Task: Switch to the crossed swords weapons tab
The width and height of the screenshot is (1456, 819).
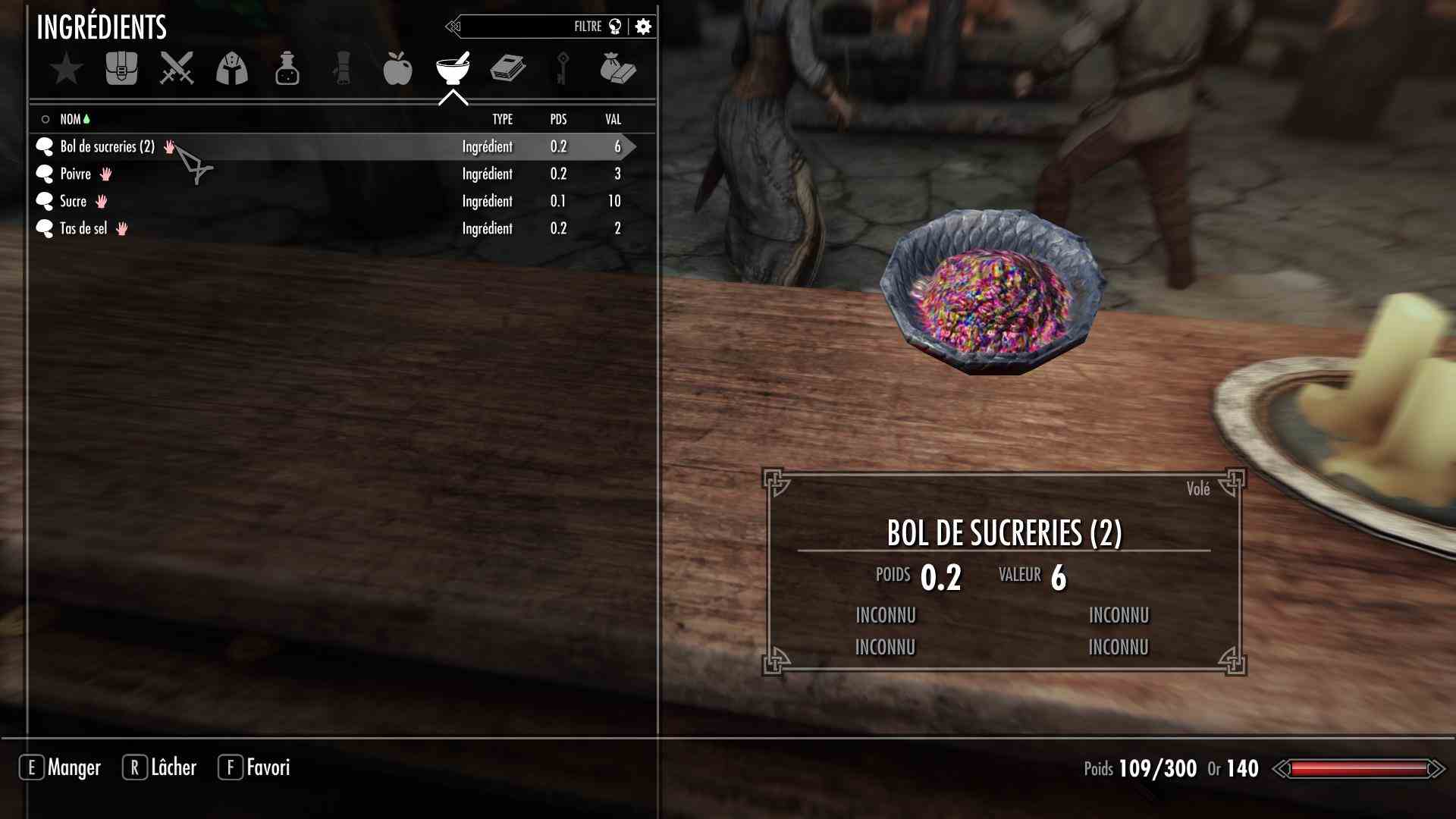Action: click(x=177, y=69)
